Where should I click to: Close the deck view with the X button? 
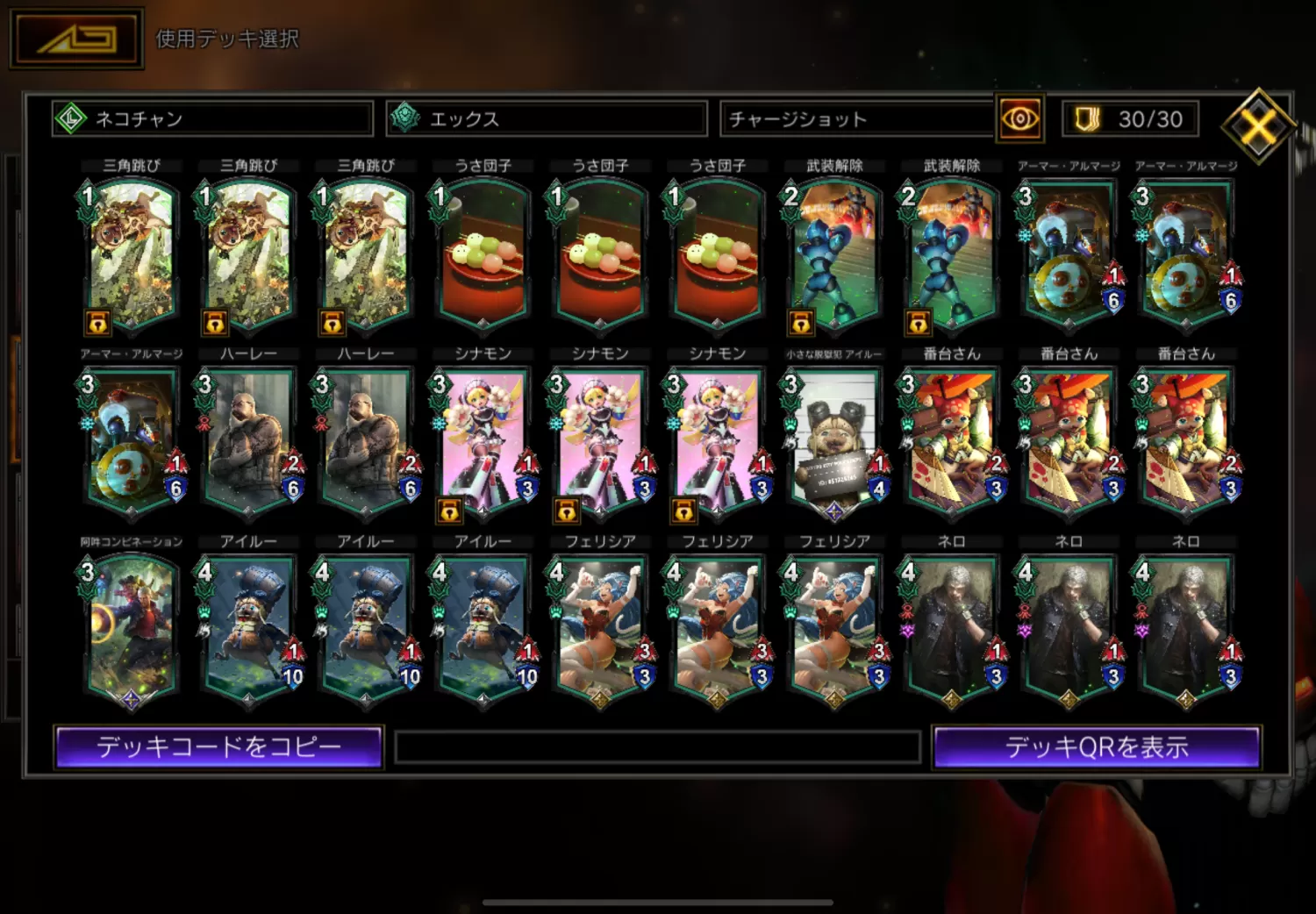pyautogui.click(x=1259, y=126)
